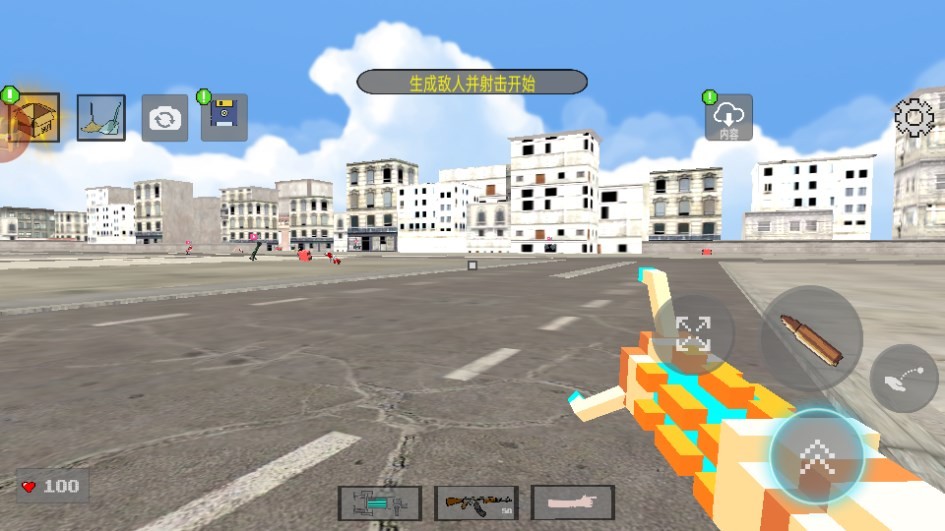This screenshot has width=945, height=531.
Task: Hit the double-chevron jump button
Action: click(817, 457)
